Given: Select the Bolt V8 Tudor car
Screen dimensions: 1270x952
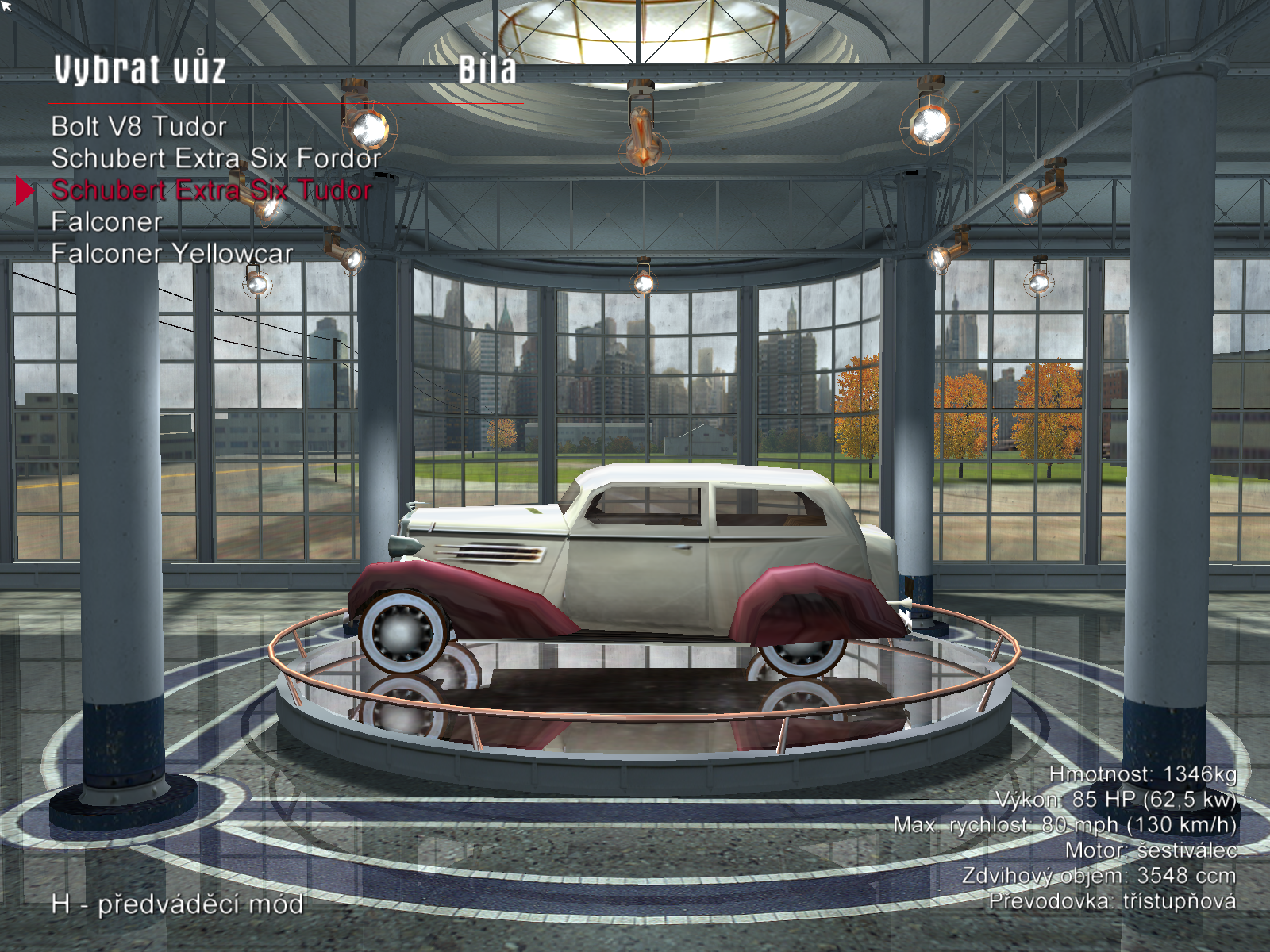Looking at the screenshot, I should (139, 127).
